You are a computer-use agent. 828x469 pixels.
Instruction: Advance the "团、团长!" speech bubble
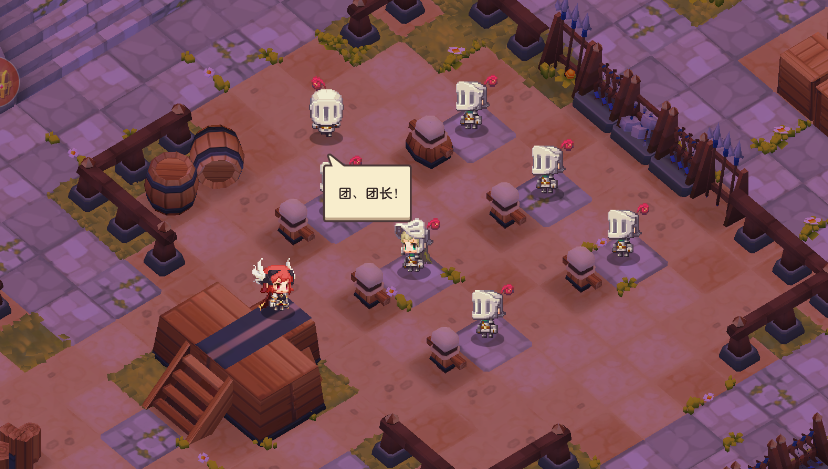pos(367,192)
